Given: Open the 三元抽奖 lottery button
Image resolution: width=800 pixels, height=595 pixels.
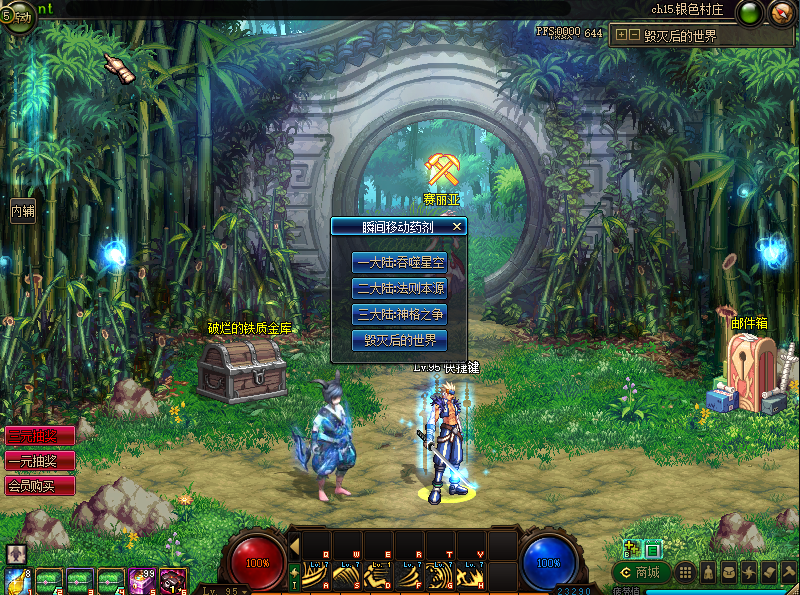Looking at the screenshot, I should [x=40, y=437].
